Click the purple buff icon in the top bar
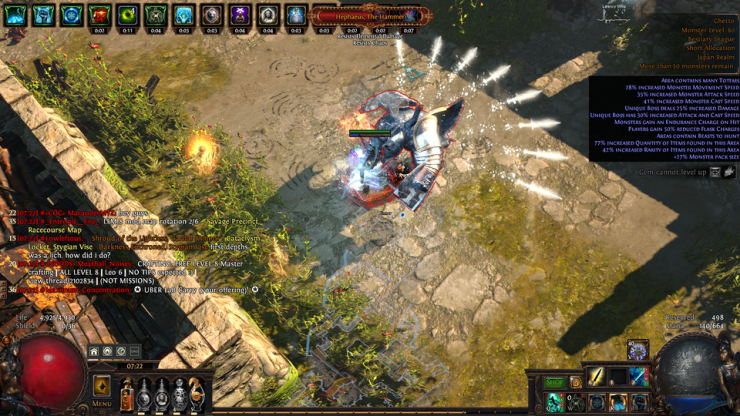Screen dimensions: 740x416 [x=240, y=16]
